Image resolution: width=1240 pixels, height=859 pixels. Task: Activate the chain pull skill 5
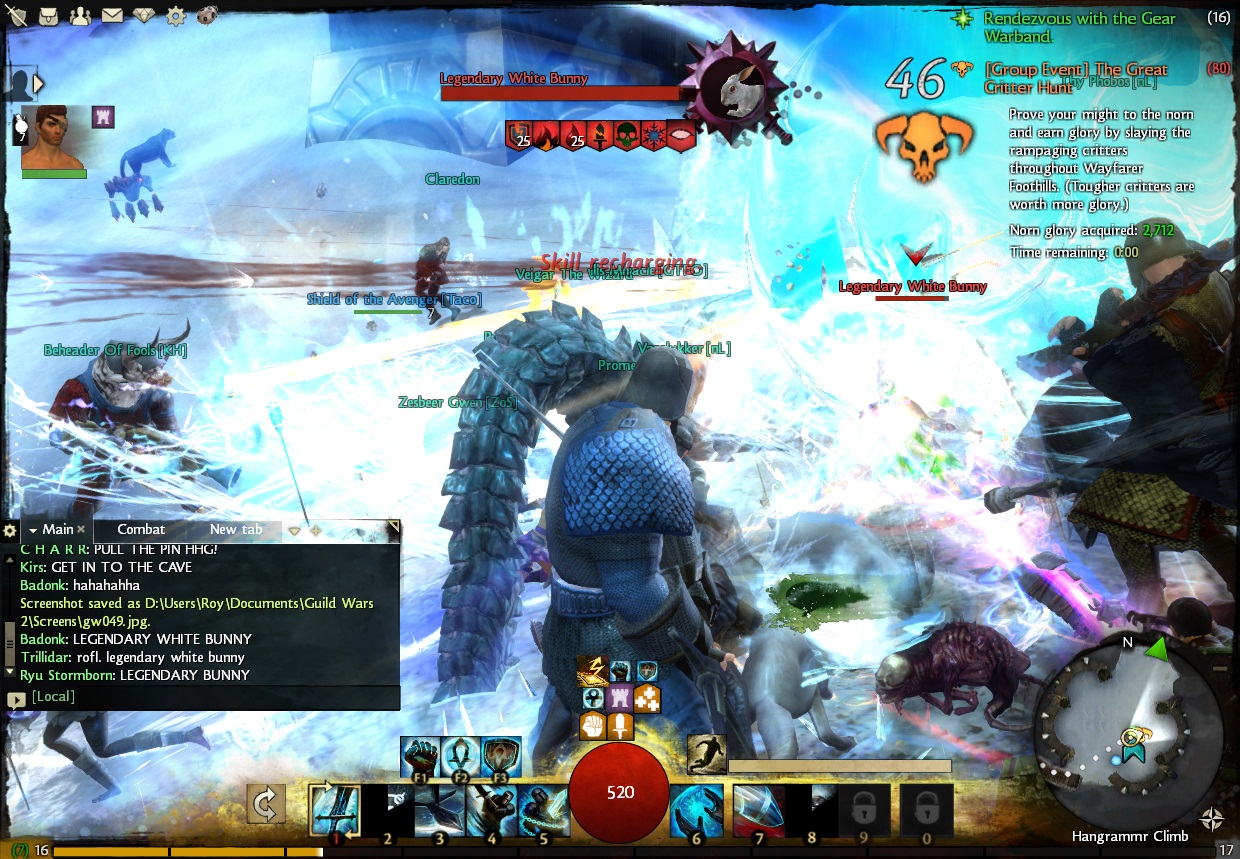coord(543,808)
